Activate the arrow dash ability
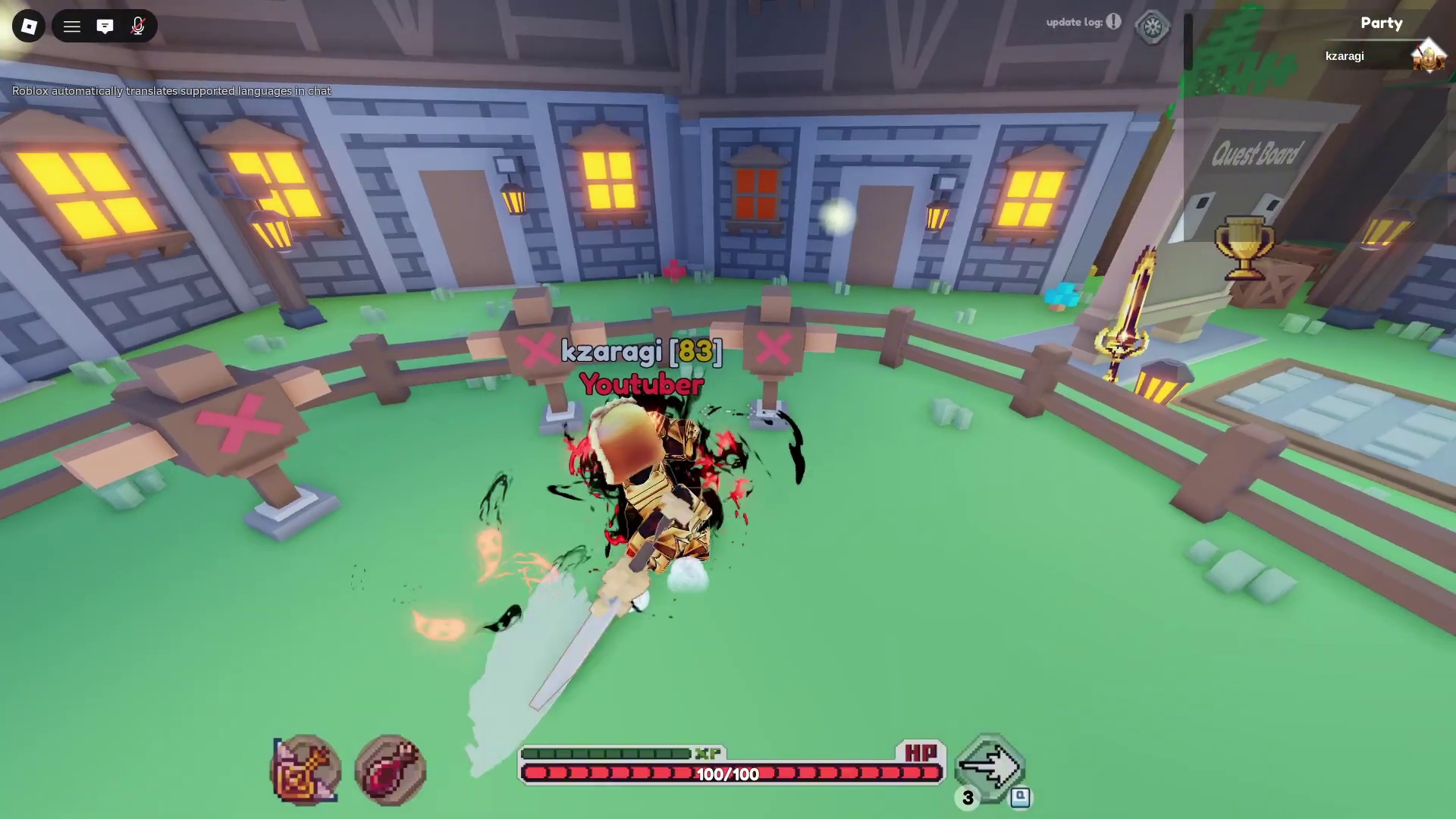Screen dimensions: 1456x819 [990, 767]
